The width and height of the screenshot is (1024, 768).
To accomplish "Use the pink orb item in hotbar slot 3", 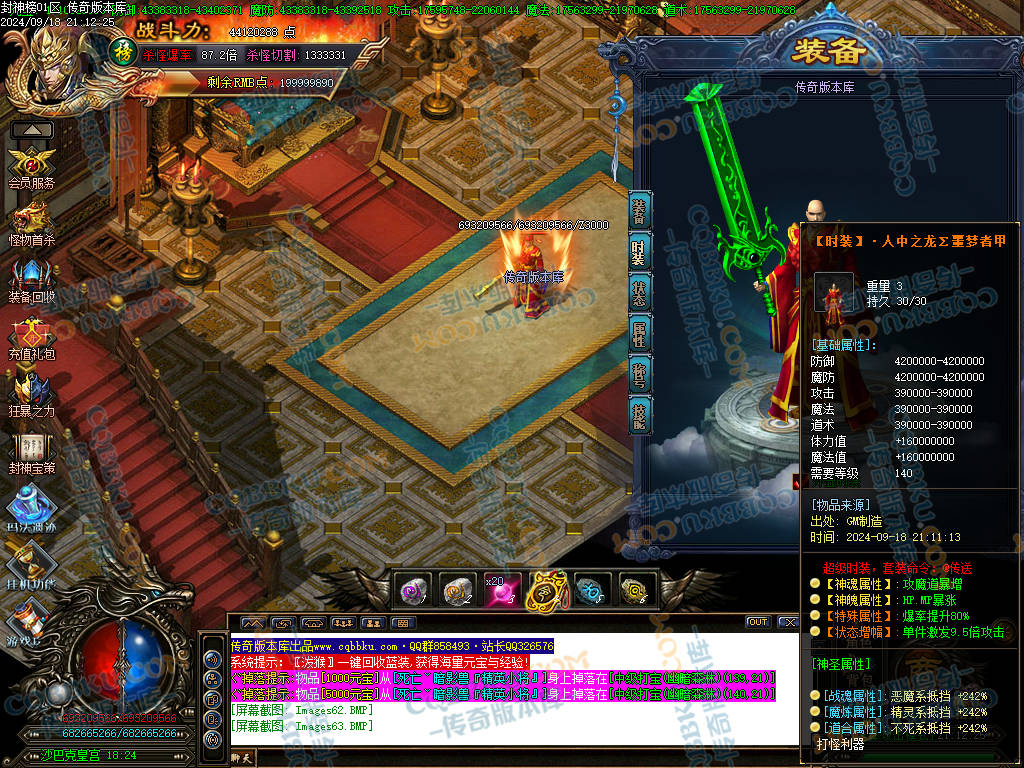I will (501, 591).
